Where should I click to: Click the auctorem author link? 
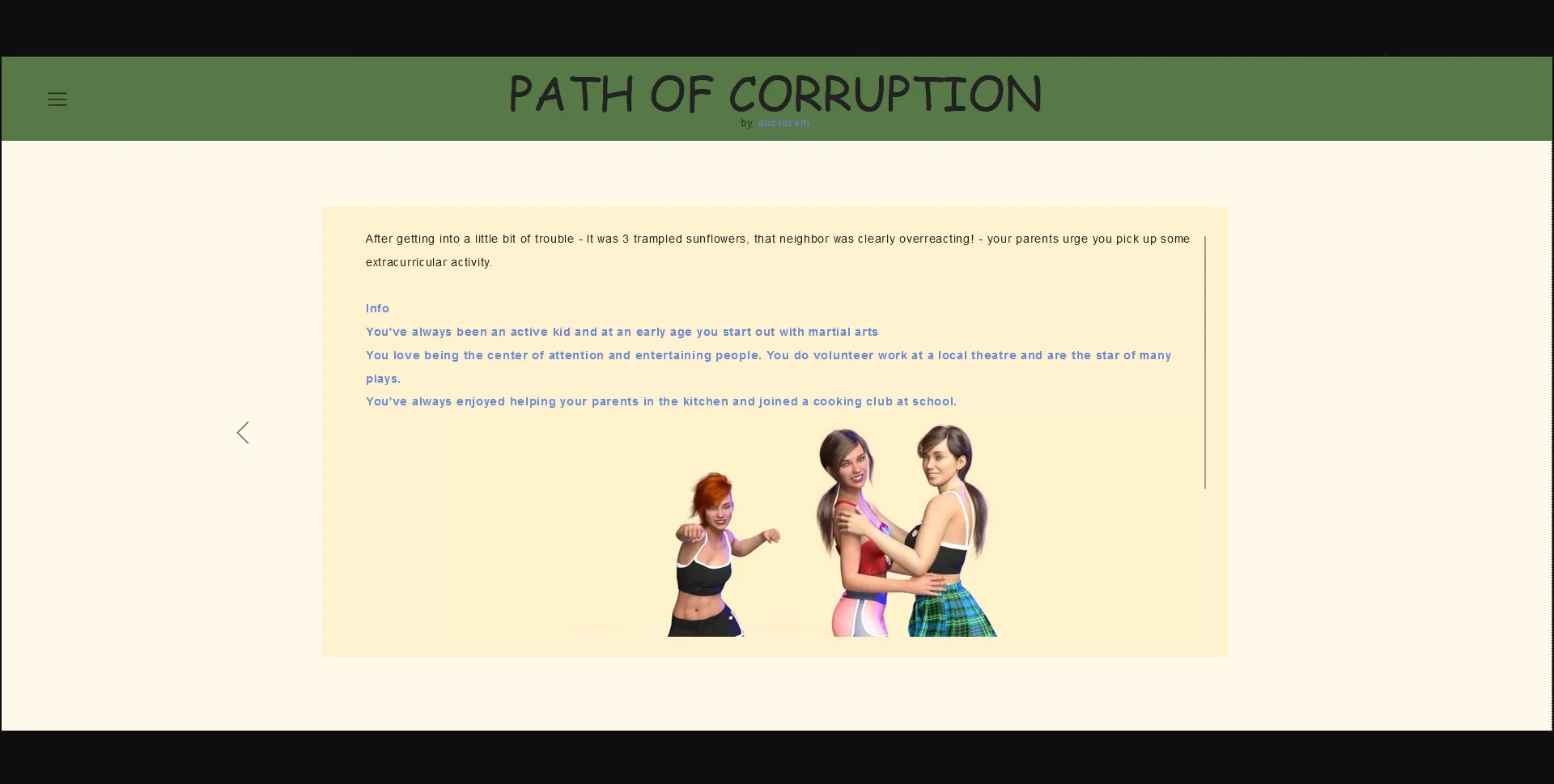coord(783,123)
